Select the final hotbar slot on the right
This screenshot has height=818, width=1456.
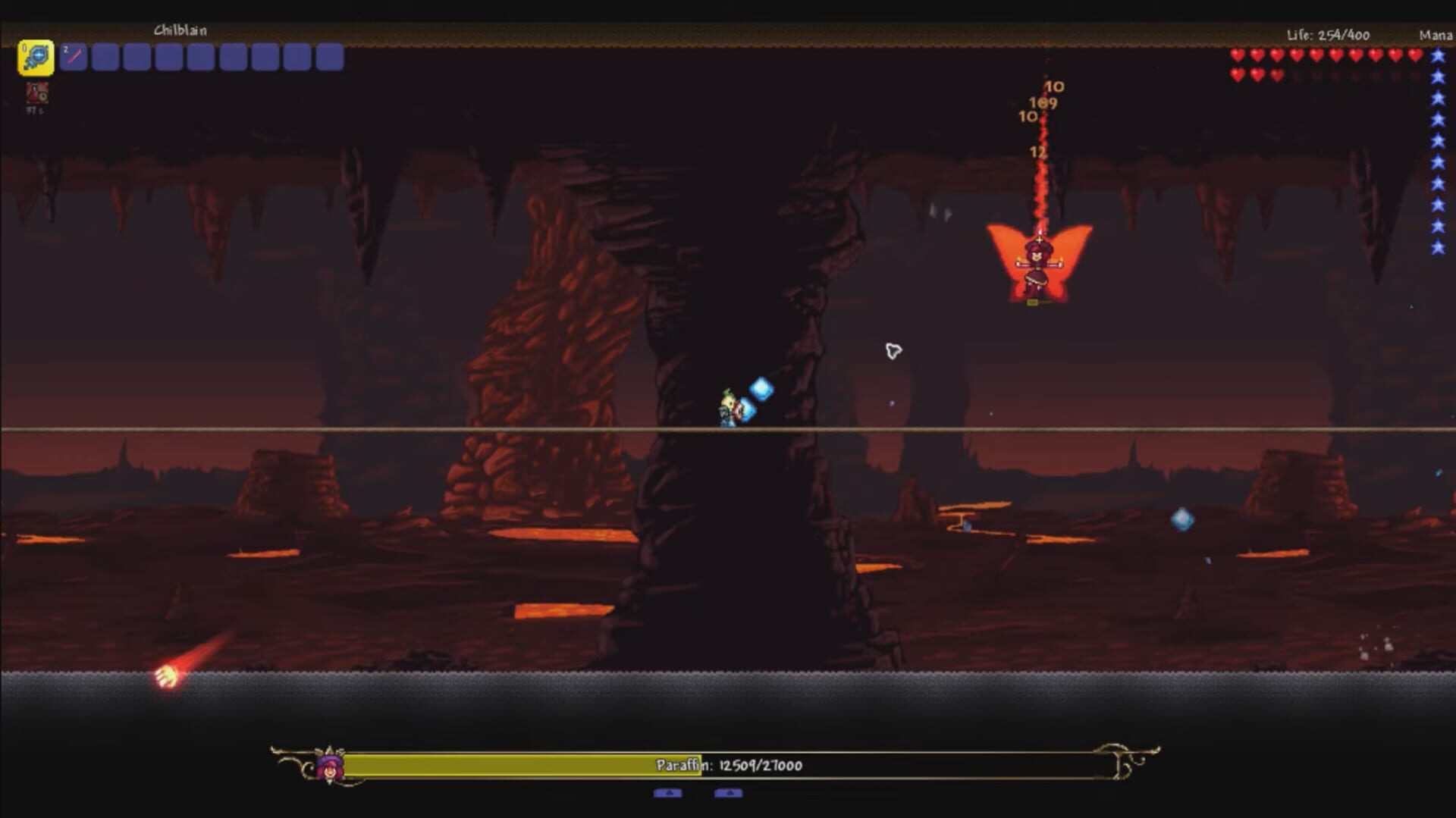tap(329, 57)
